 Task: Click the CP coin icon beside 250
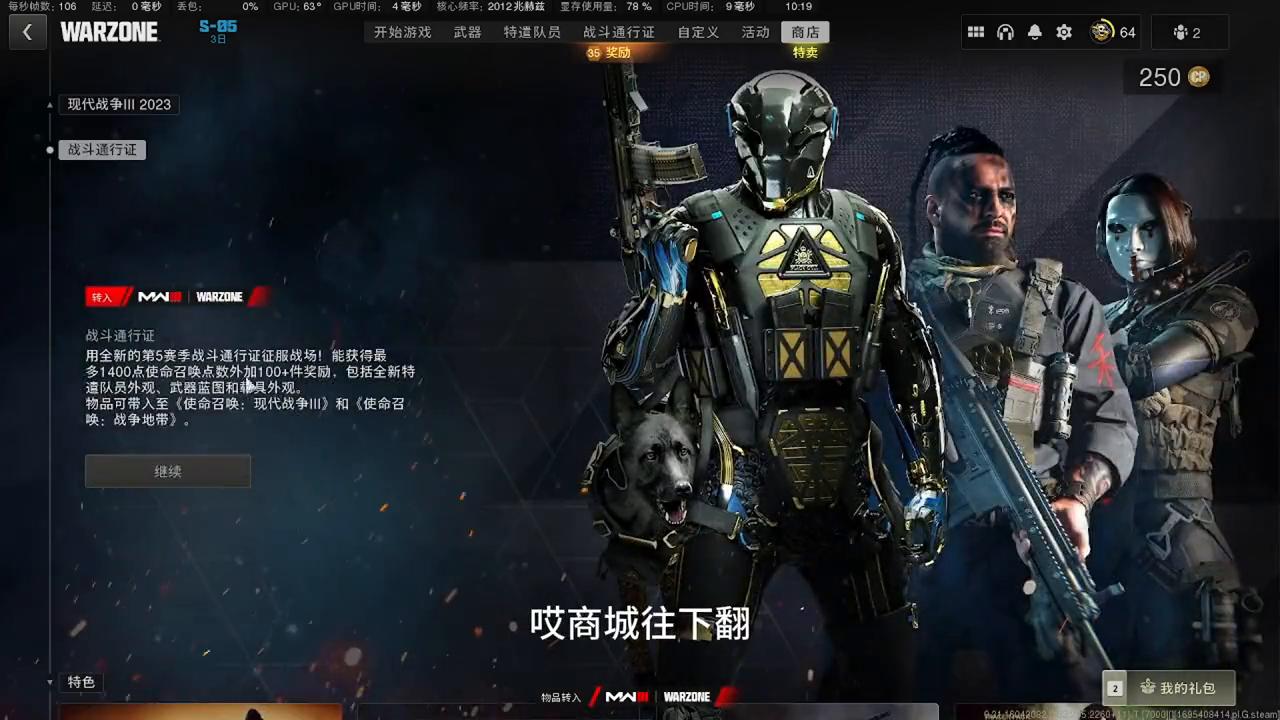(x=1198, y=77)
